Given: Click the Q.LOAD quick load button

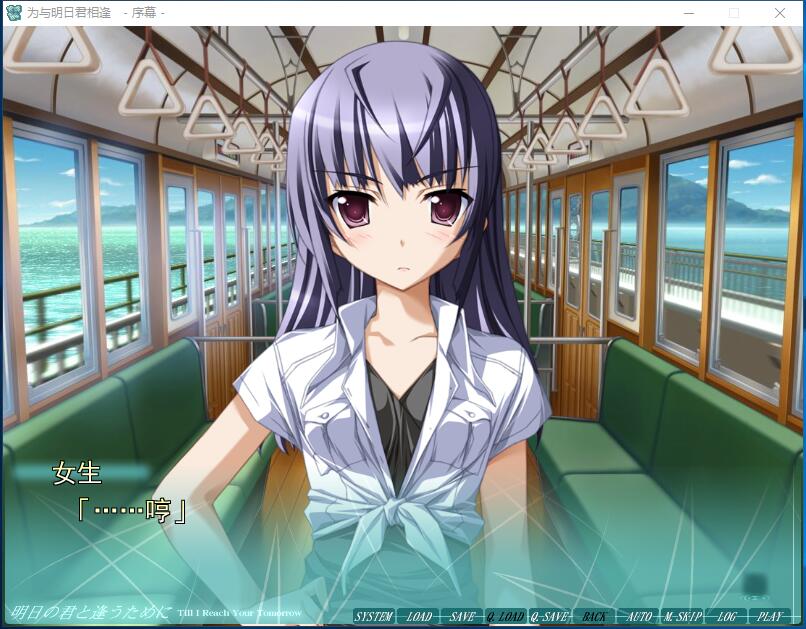Looking at the screenshot, I should pyautogui.click(x=506, y=617).
